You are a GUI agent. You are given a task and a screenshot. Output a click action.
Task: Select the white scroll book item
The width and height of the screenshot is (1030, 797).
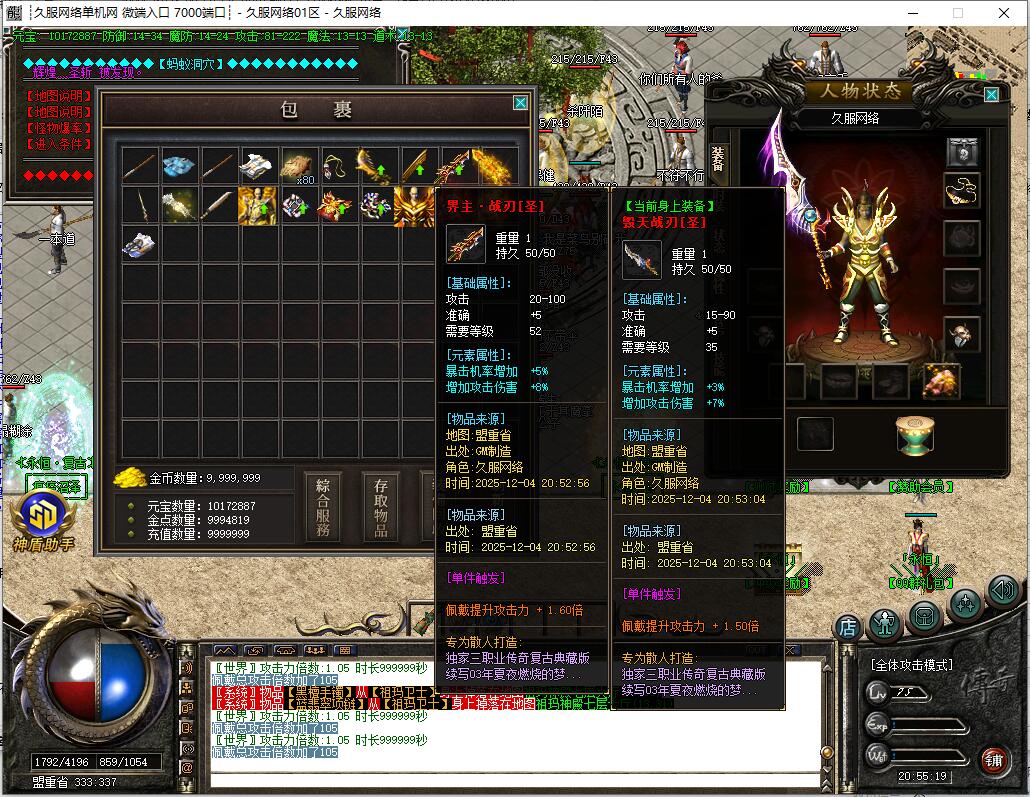(257, 166)
